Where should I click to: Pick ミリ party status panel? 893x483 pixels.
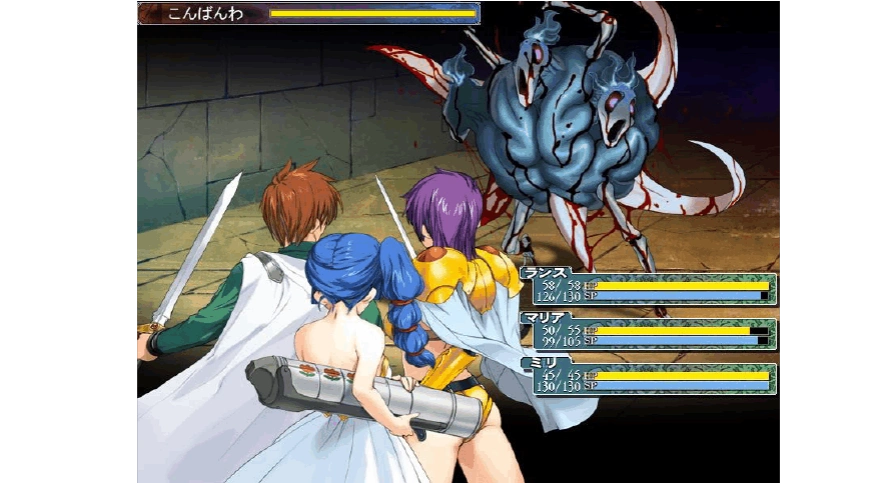pyautogui.click(x=653, y=379)
